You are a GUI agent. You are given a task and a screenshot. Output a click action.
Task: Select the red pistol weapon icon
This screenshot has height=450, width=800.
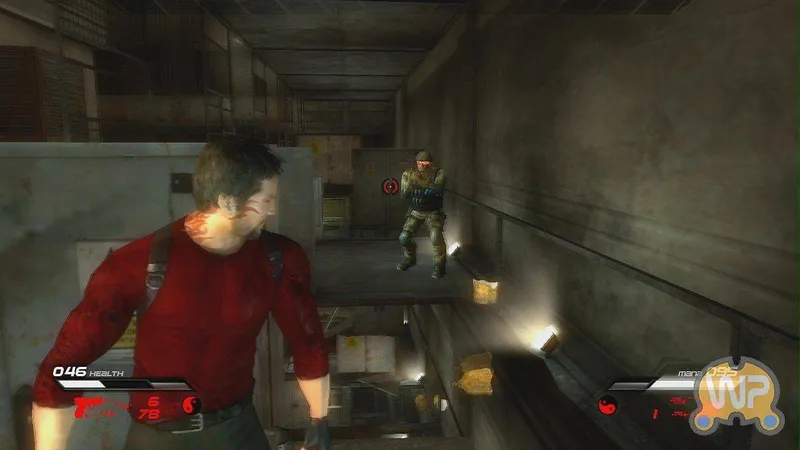pyautogui.click(x=87, y=403)
